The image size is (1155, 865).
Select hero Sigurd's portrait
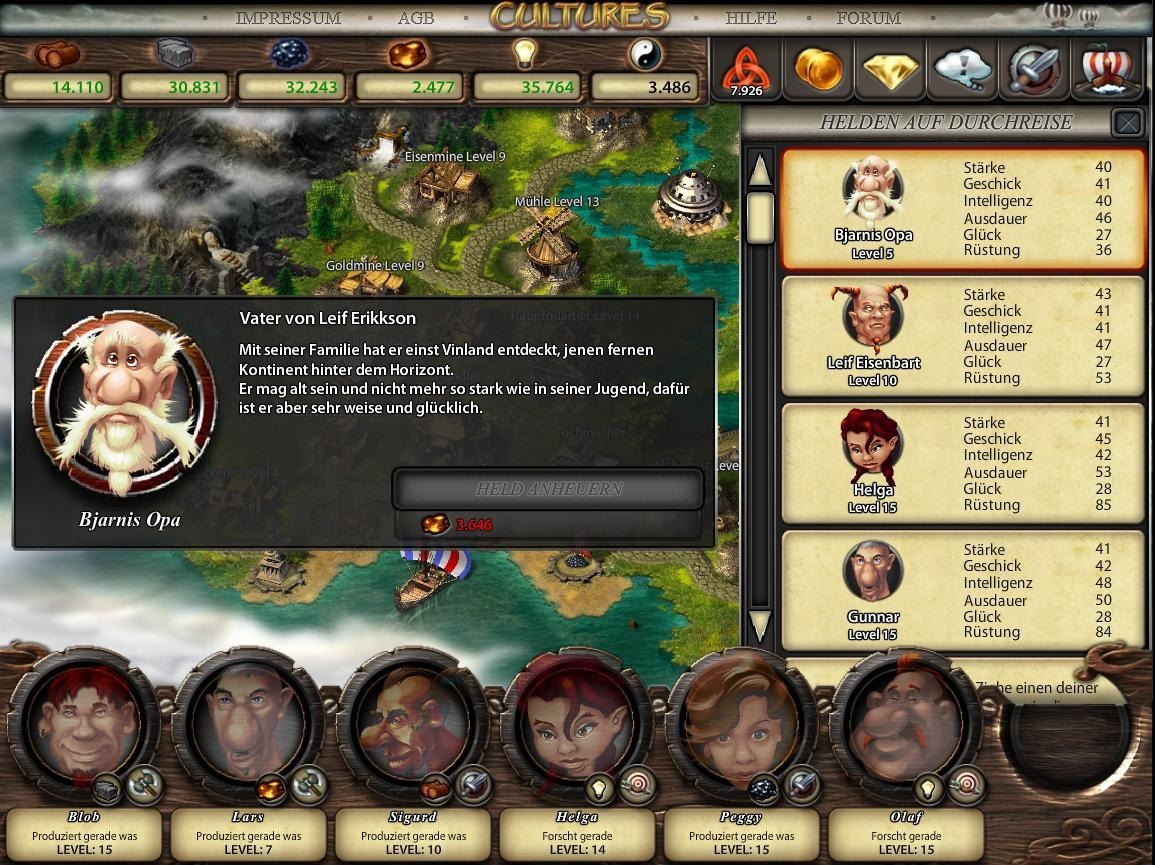point(412,718)
